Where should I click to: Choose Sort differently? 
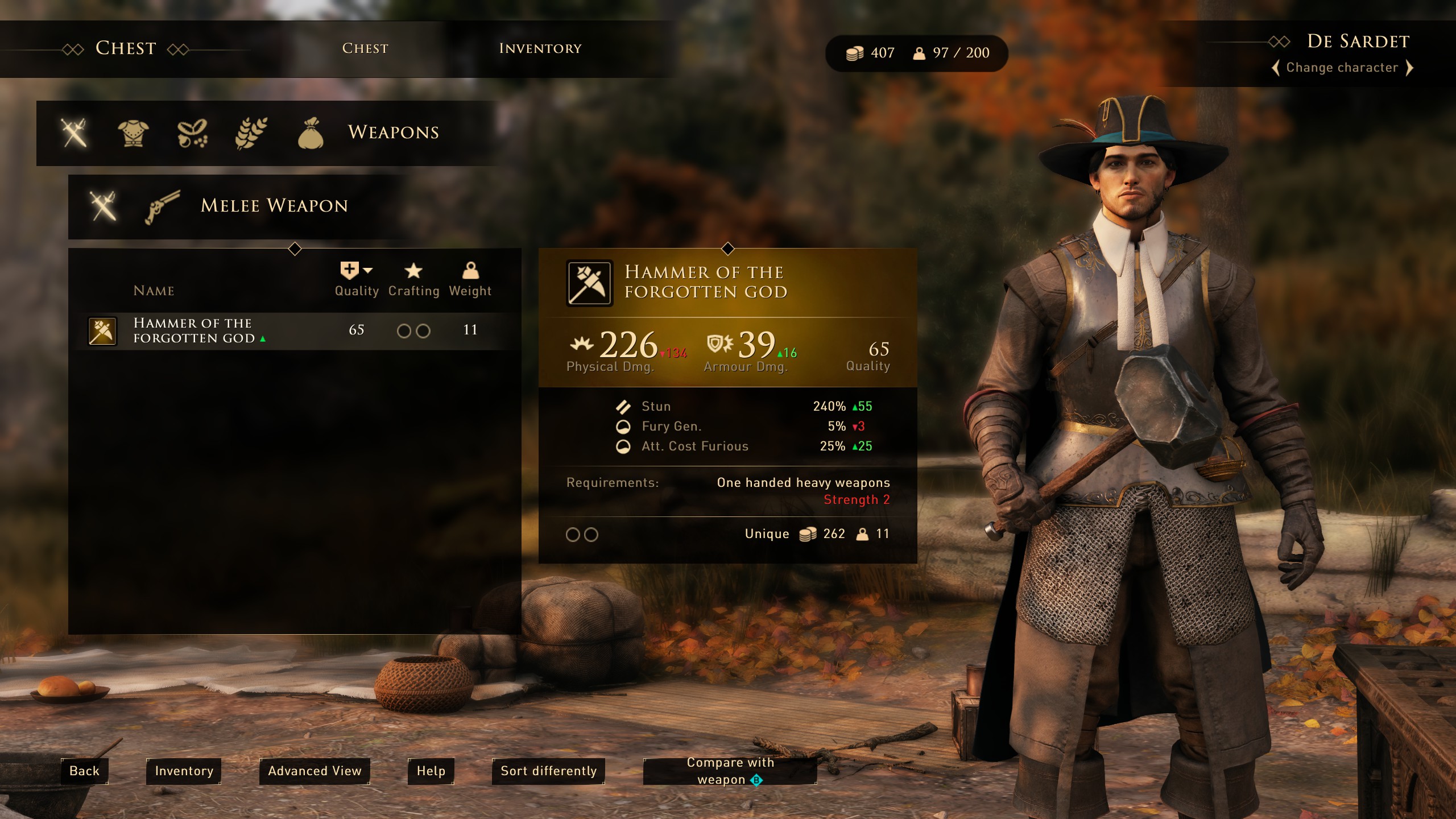tap(548, 771)
